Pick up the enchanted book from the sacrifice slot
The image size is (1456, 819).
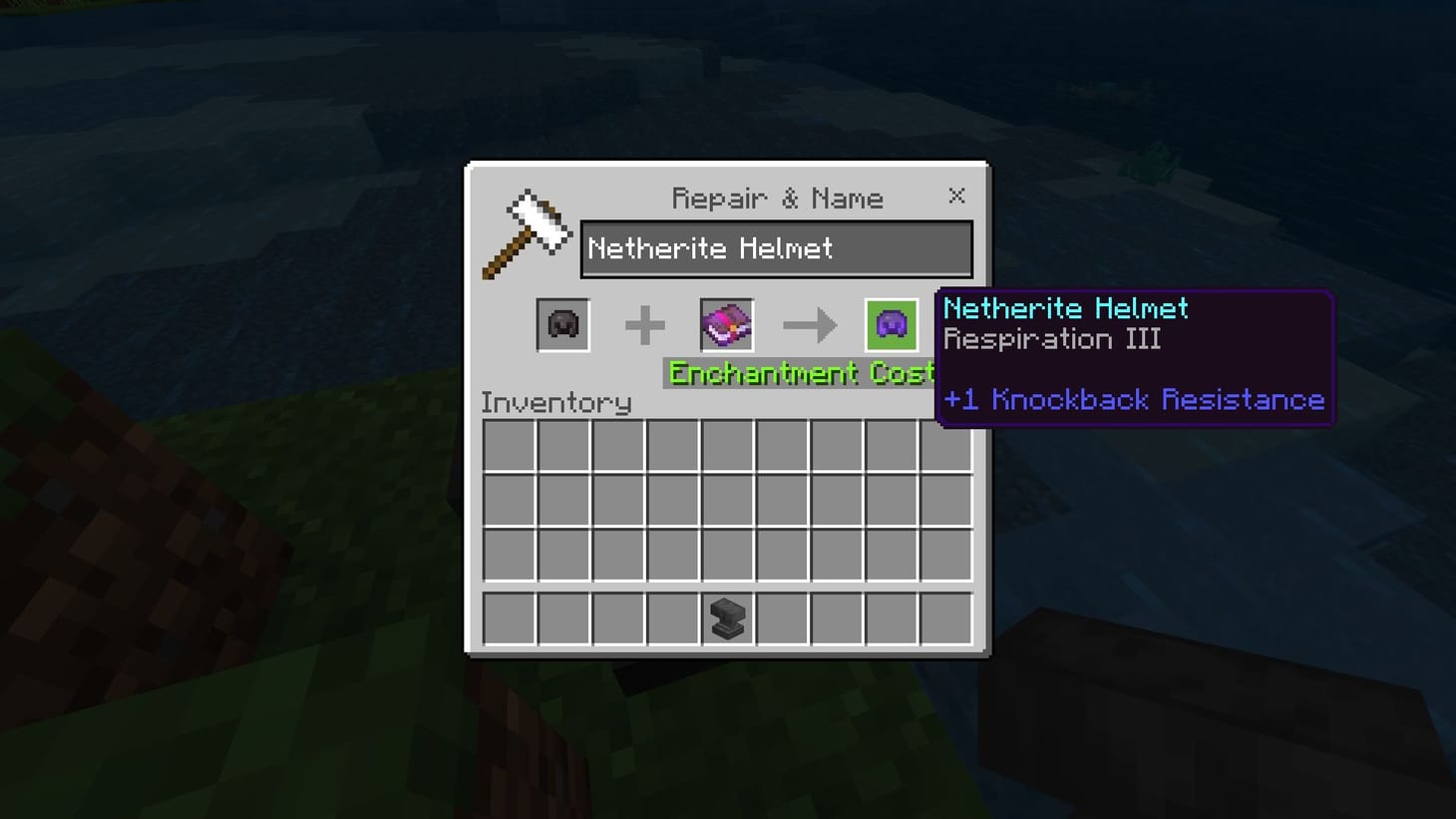[726, 324]
